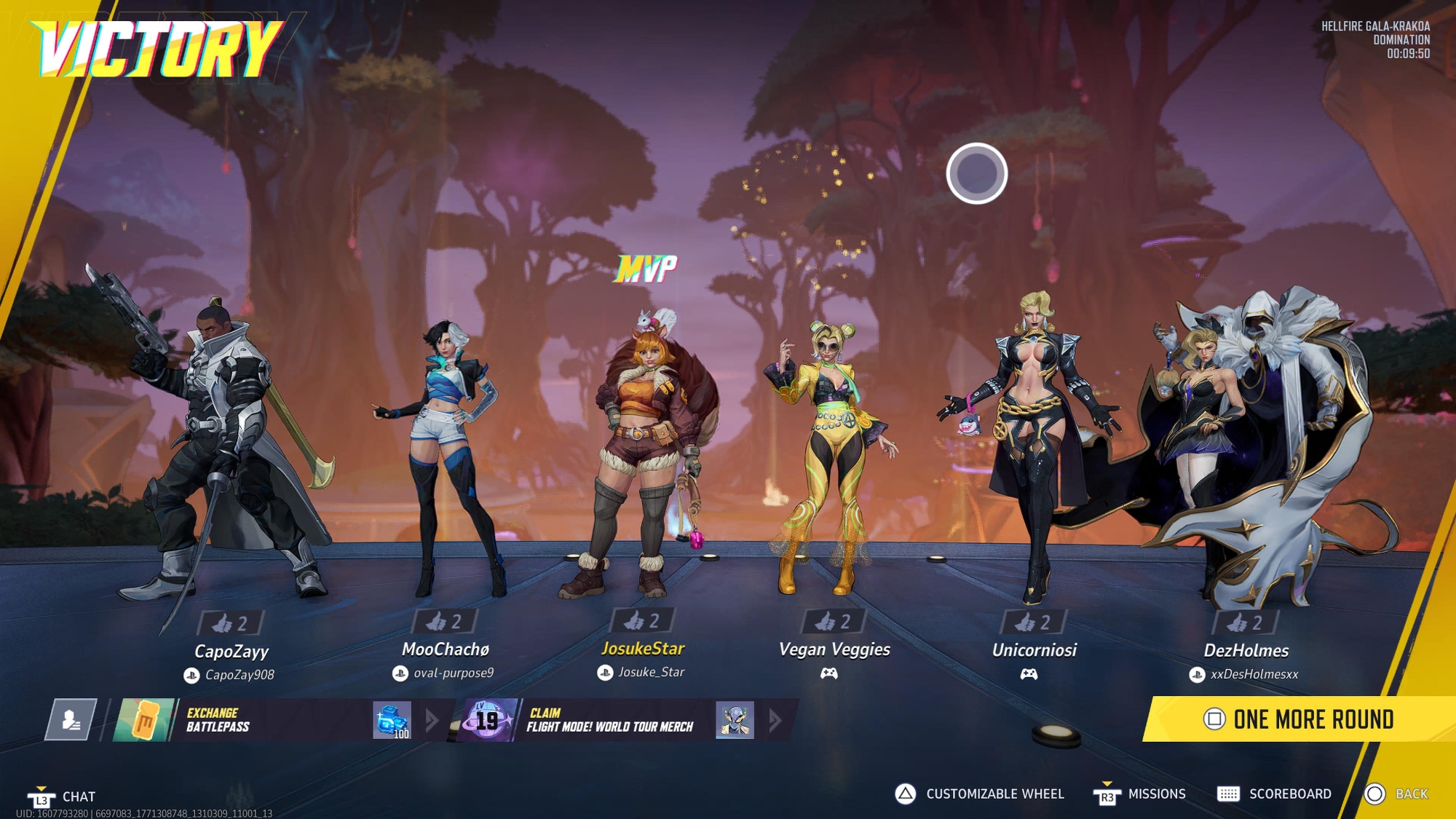Screen dimensions: 1456x819
Task: Open the Customizable Wheel
Action: tap(979, 794)
